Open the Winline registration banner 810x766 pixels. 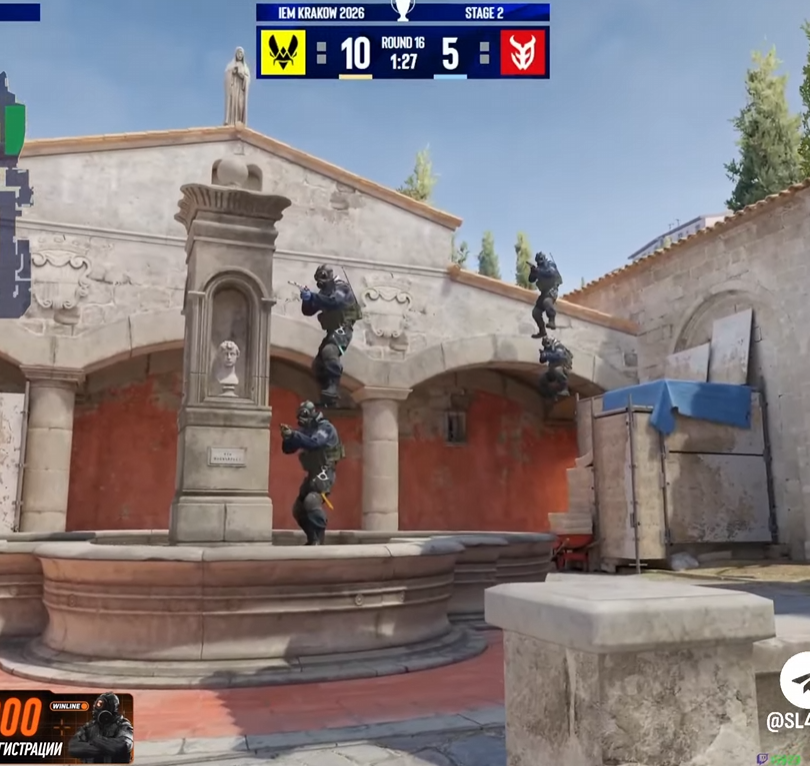click(x=66, y=727)
